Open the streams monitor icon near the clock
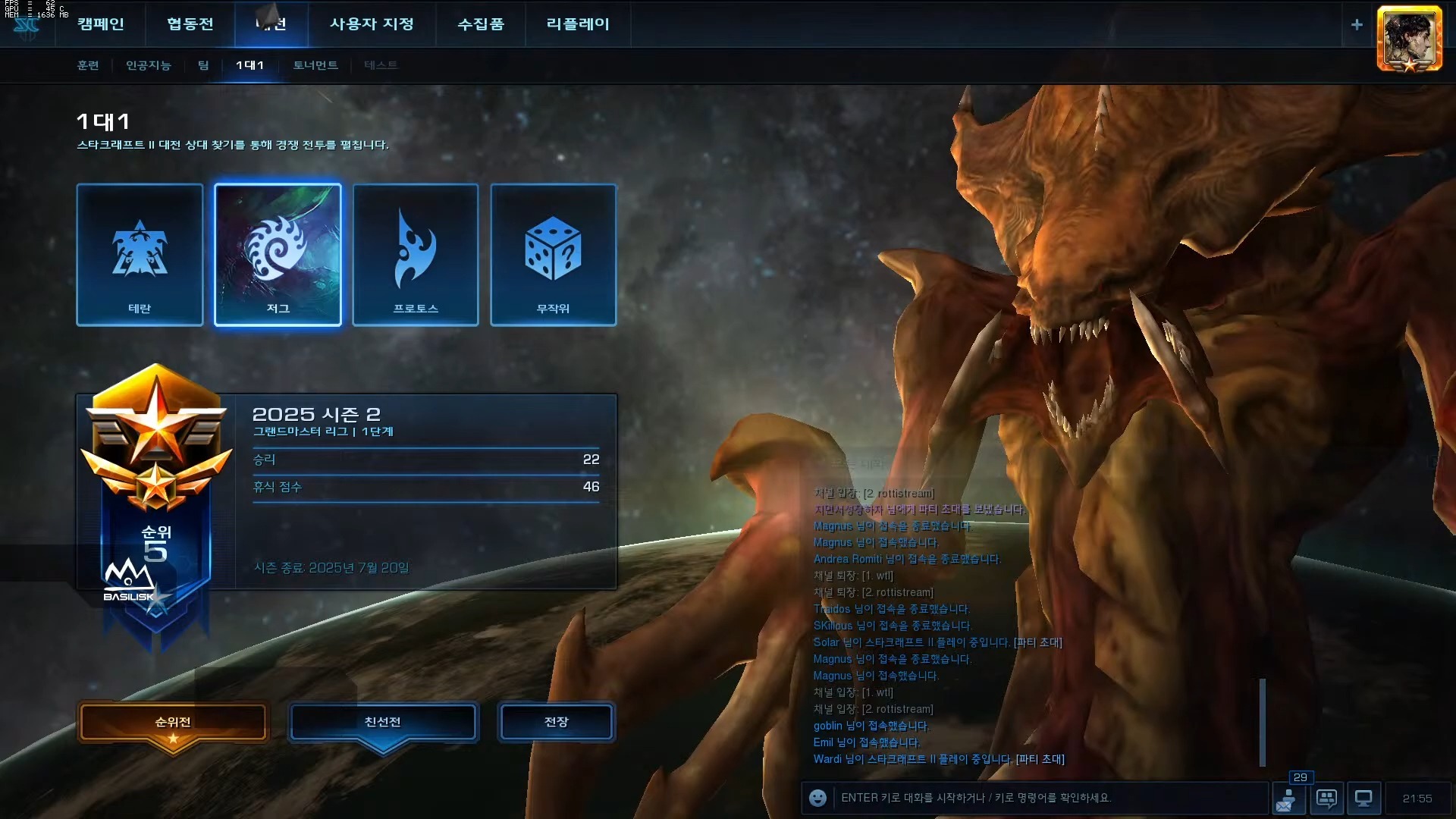Viewport: 1456px width, 819px height. (x=1363, y=798)
